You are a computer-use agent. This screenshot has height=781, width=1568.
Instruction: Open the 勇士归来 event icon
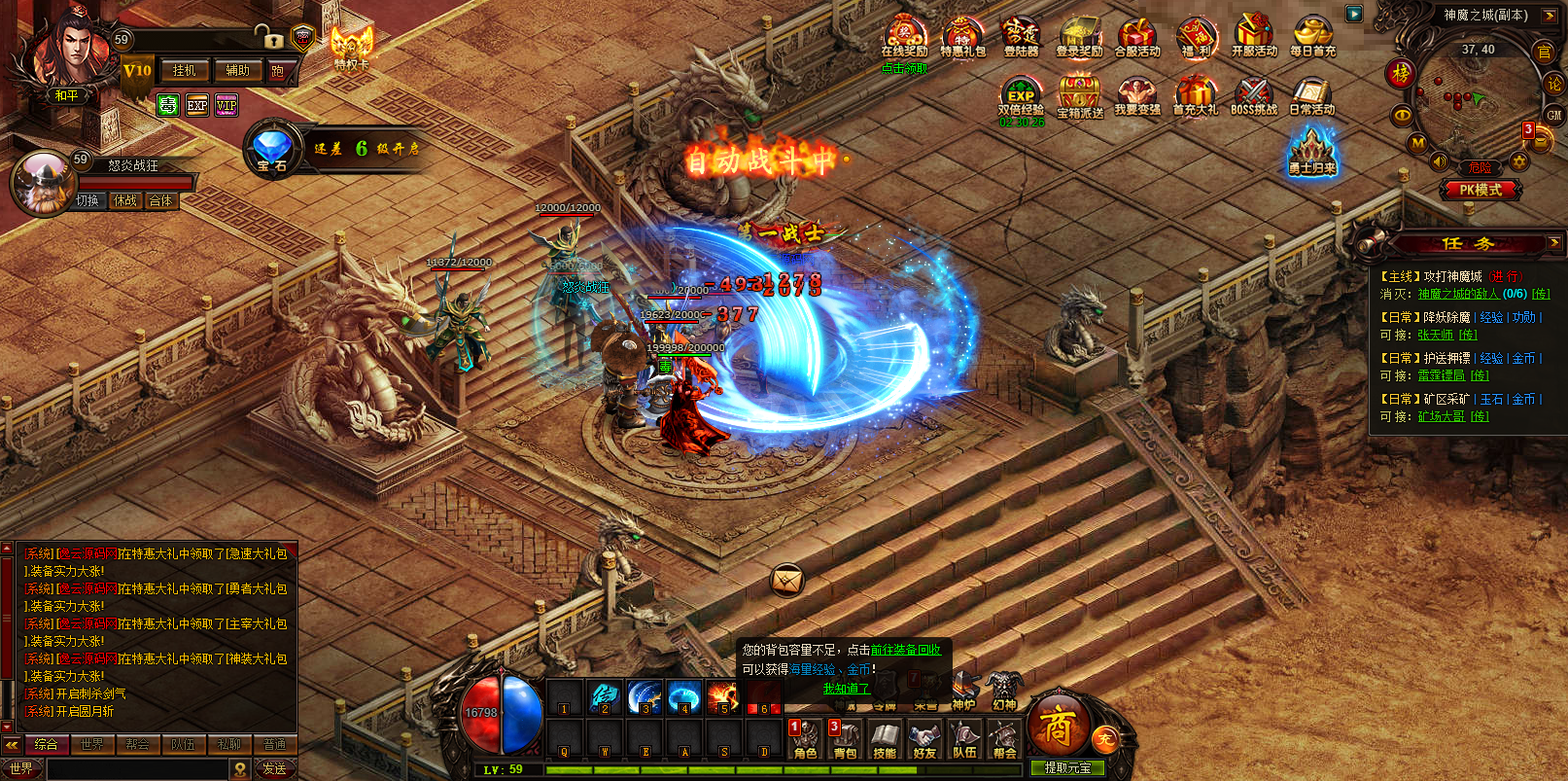[1312, 154]
